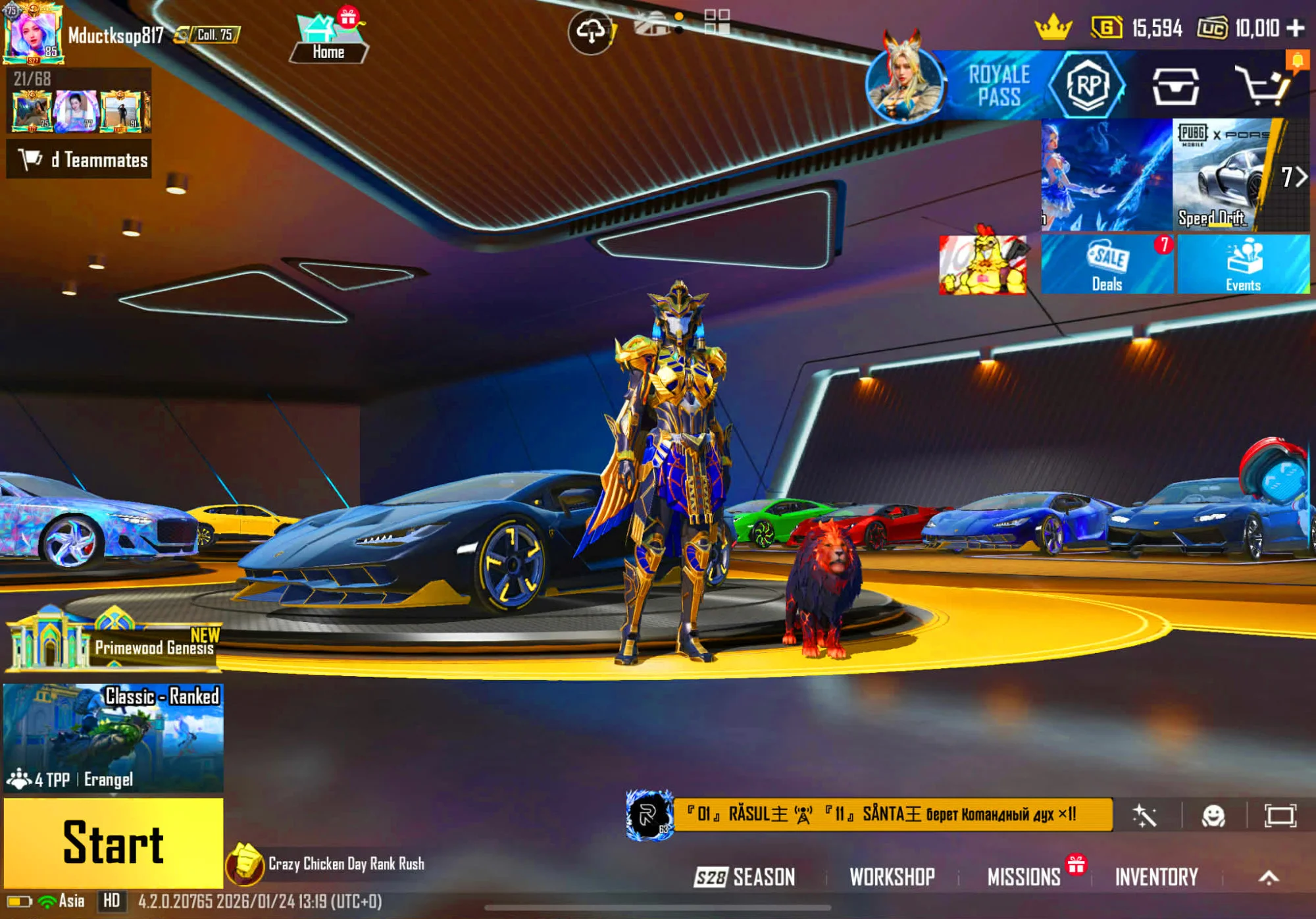Open the Primewood Genesis event banner

[113, 642]
